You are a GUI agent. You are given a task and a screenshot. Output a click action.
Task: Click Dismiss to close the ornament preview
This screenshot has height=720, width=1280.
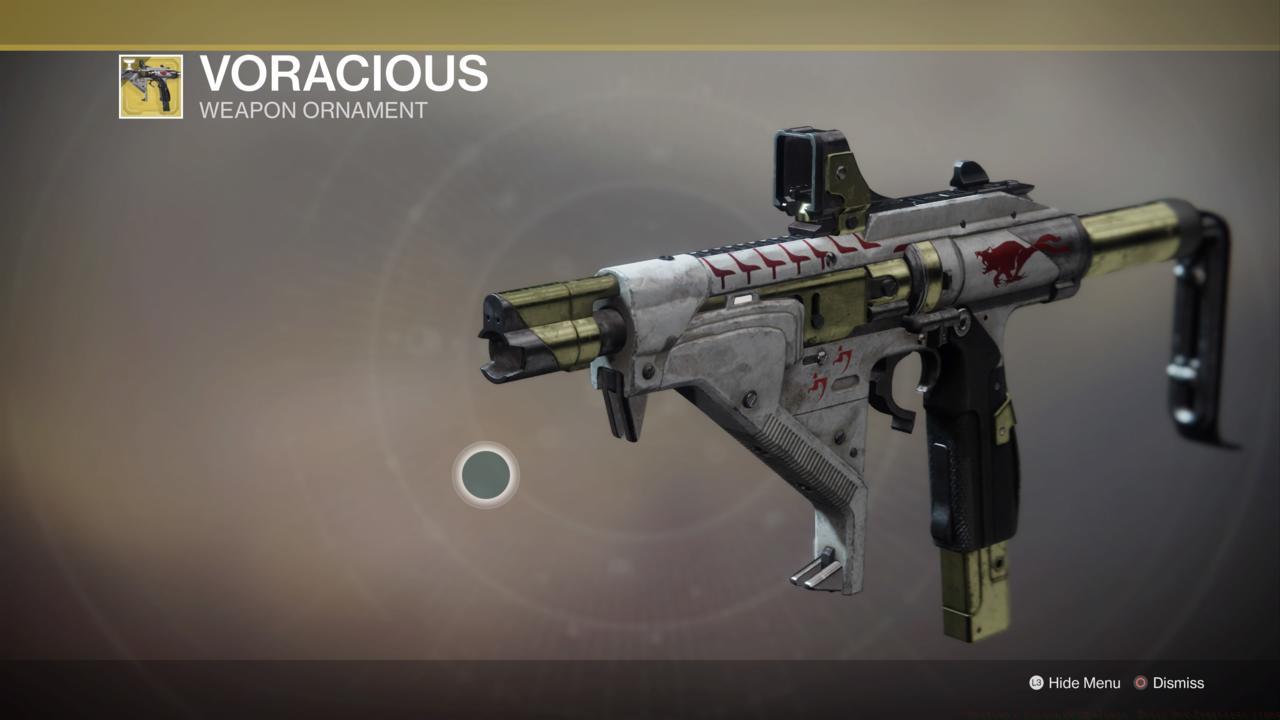(x=1176, y=683)
